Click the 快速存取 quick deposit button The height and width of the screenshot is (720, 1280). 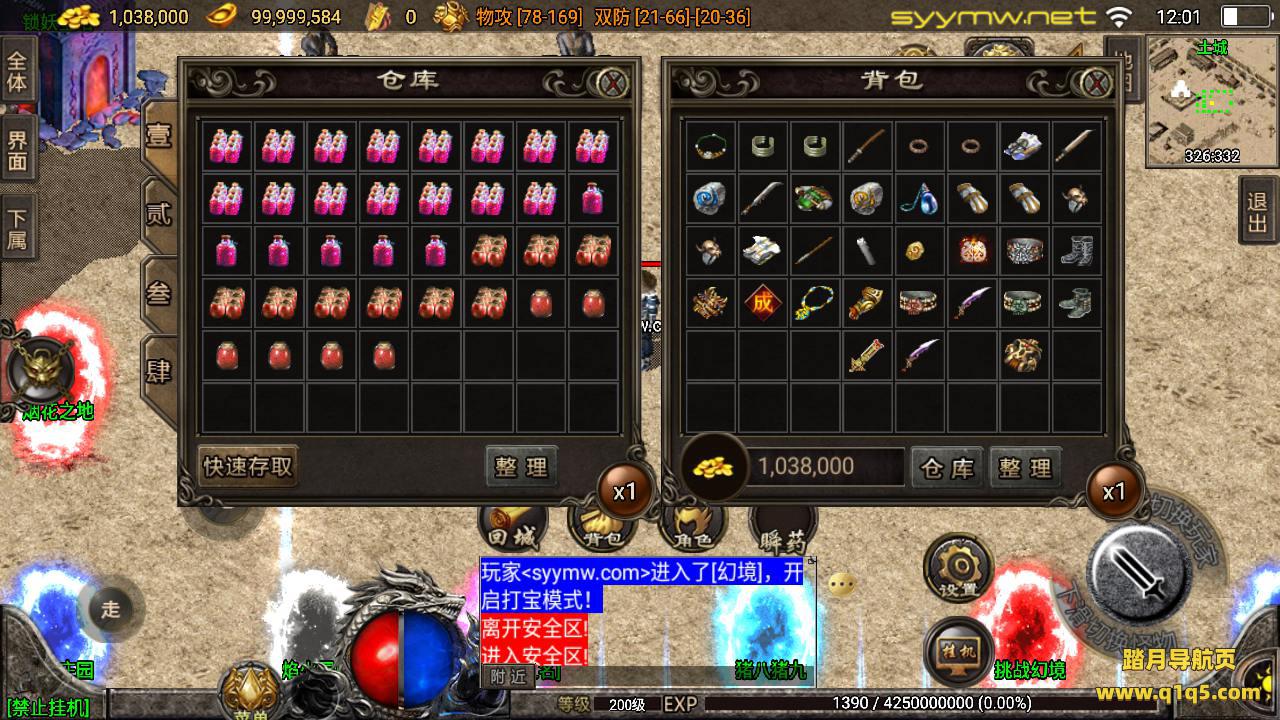click(x=248, y=466)
